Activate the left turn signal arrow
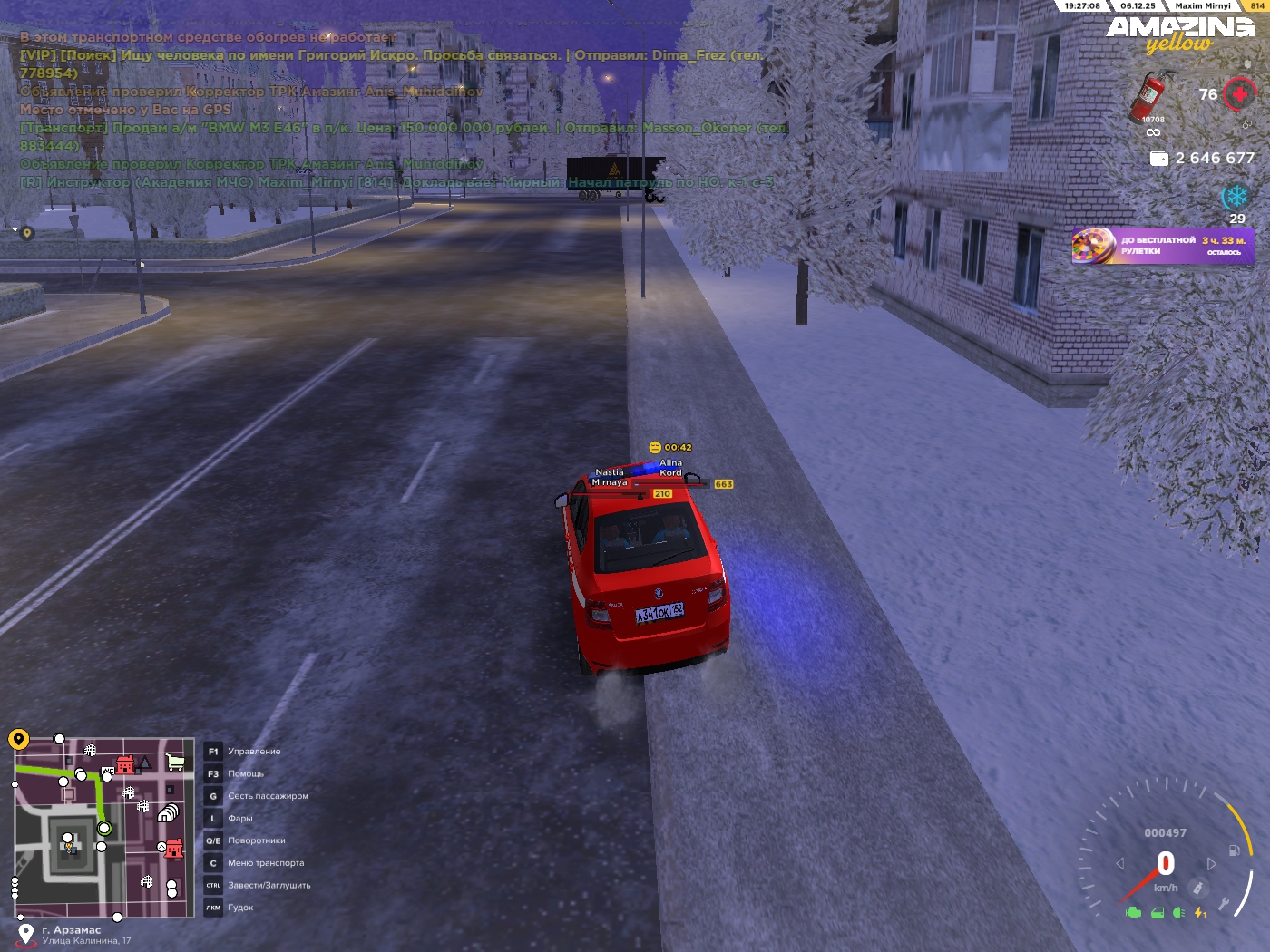1270x952 pixels. (x=1120, y=864)
